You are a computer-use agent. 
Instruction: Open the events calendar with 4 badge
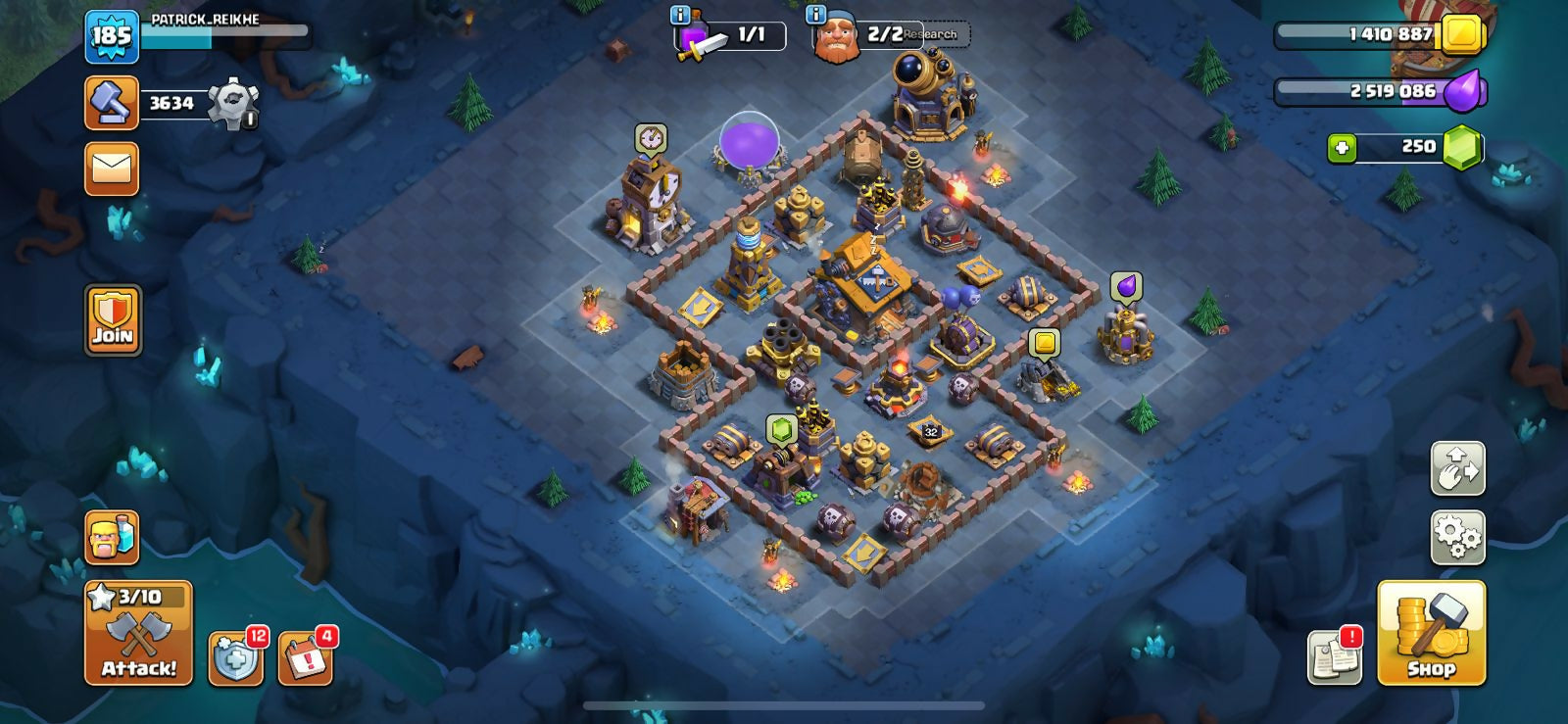pos(306,656)
